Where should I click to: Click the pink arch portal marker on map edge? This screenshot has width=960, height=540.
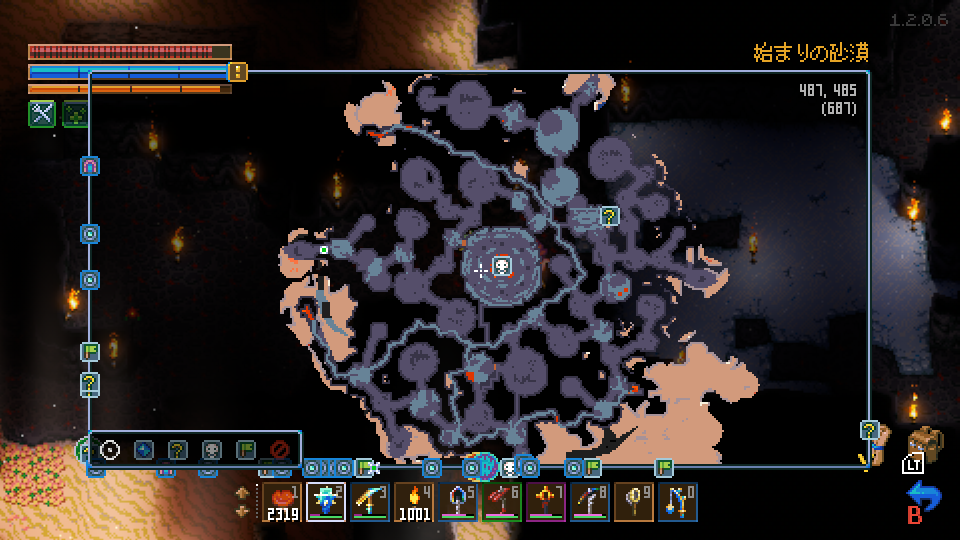tap(90, 166)
